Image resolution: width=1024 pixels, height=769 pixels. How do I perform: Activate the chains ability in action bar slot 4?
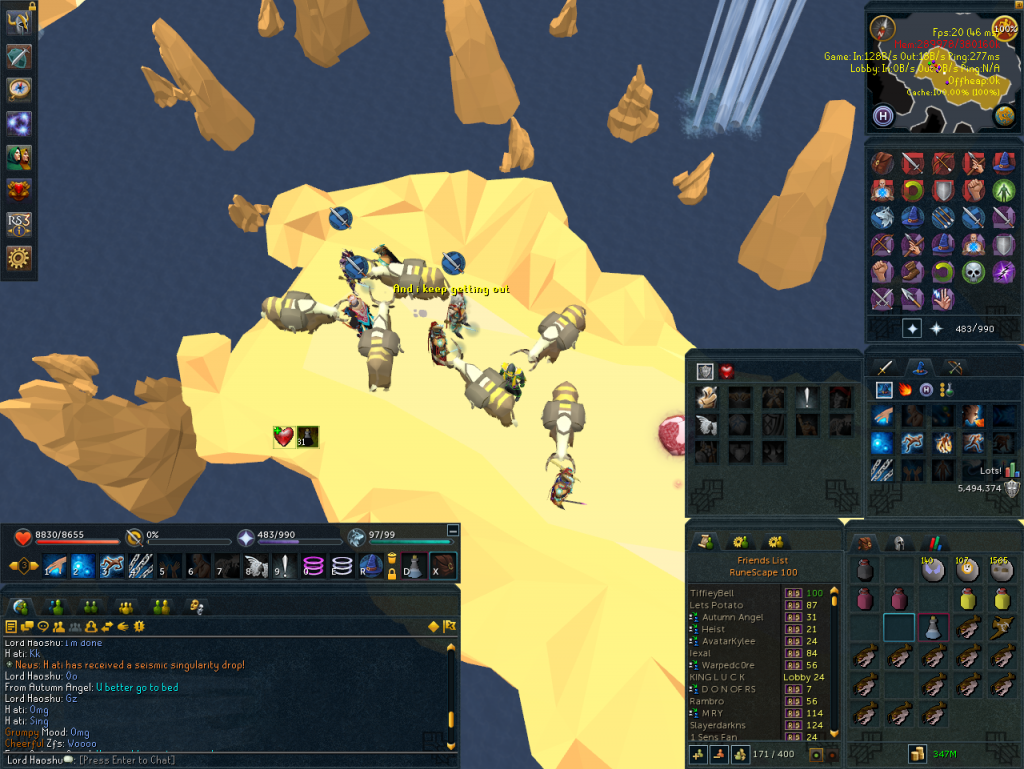pos(141,566)
